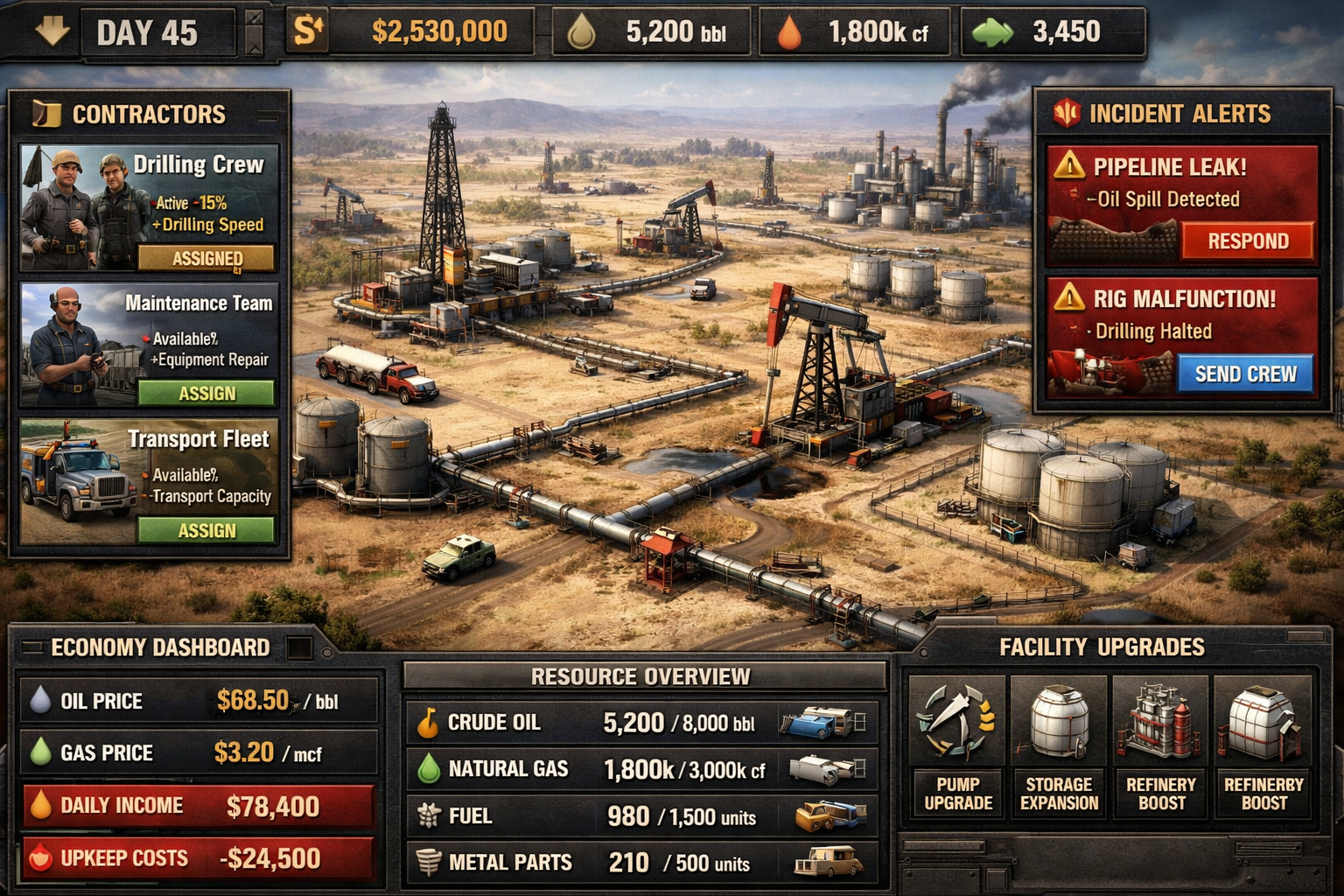Click the siren icon on Incident Alerts header
The height and width of the screenshot is (896, 1344).
click(x=1067, y=112)
